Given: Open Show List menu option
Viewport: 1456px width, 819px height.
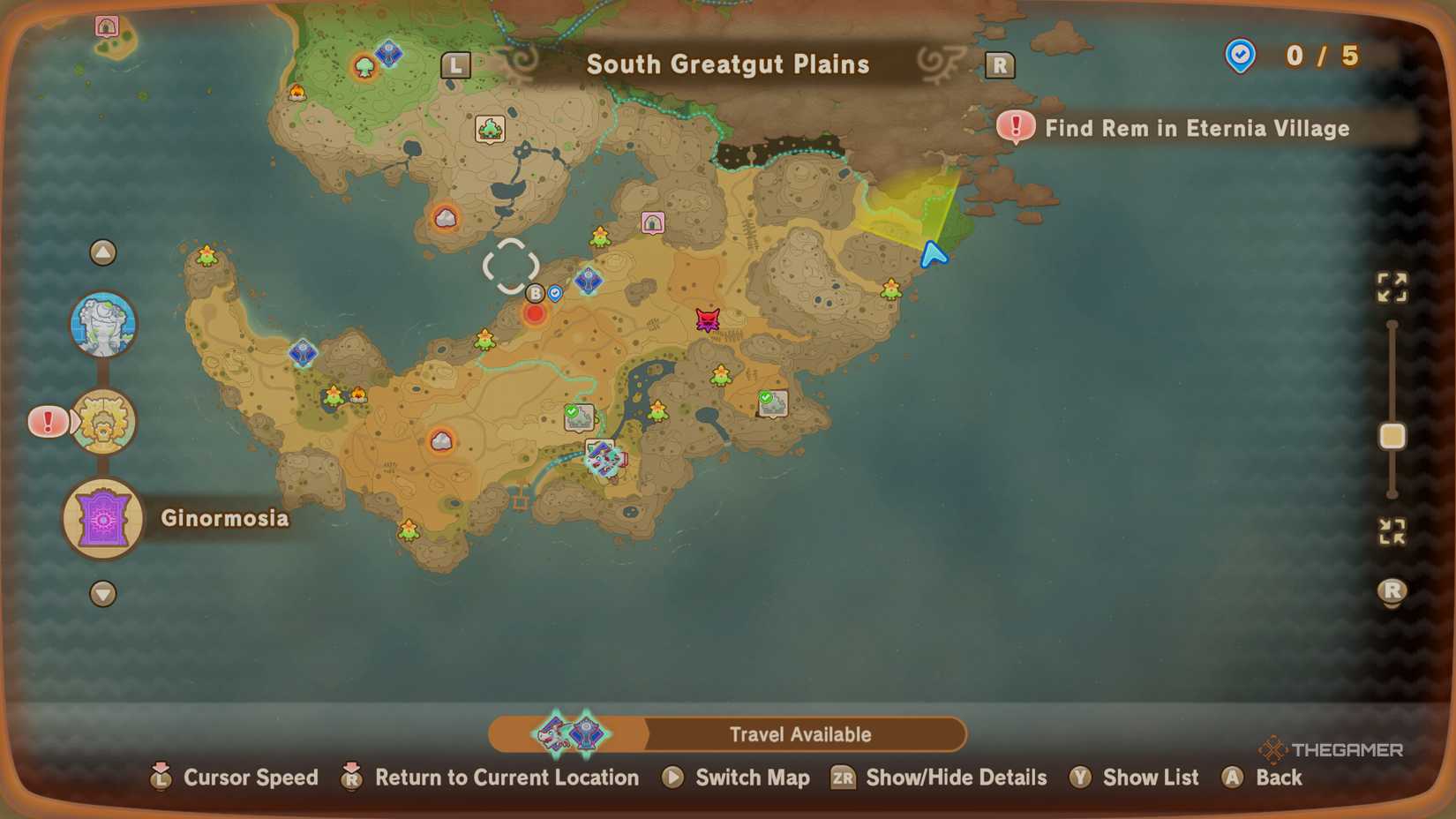Looking at the screenshot, I should (x=1134, y=778).
